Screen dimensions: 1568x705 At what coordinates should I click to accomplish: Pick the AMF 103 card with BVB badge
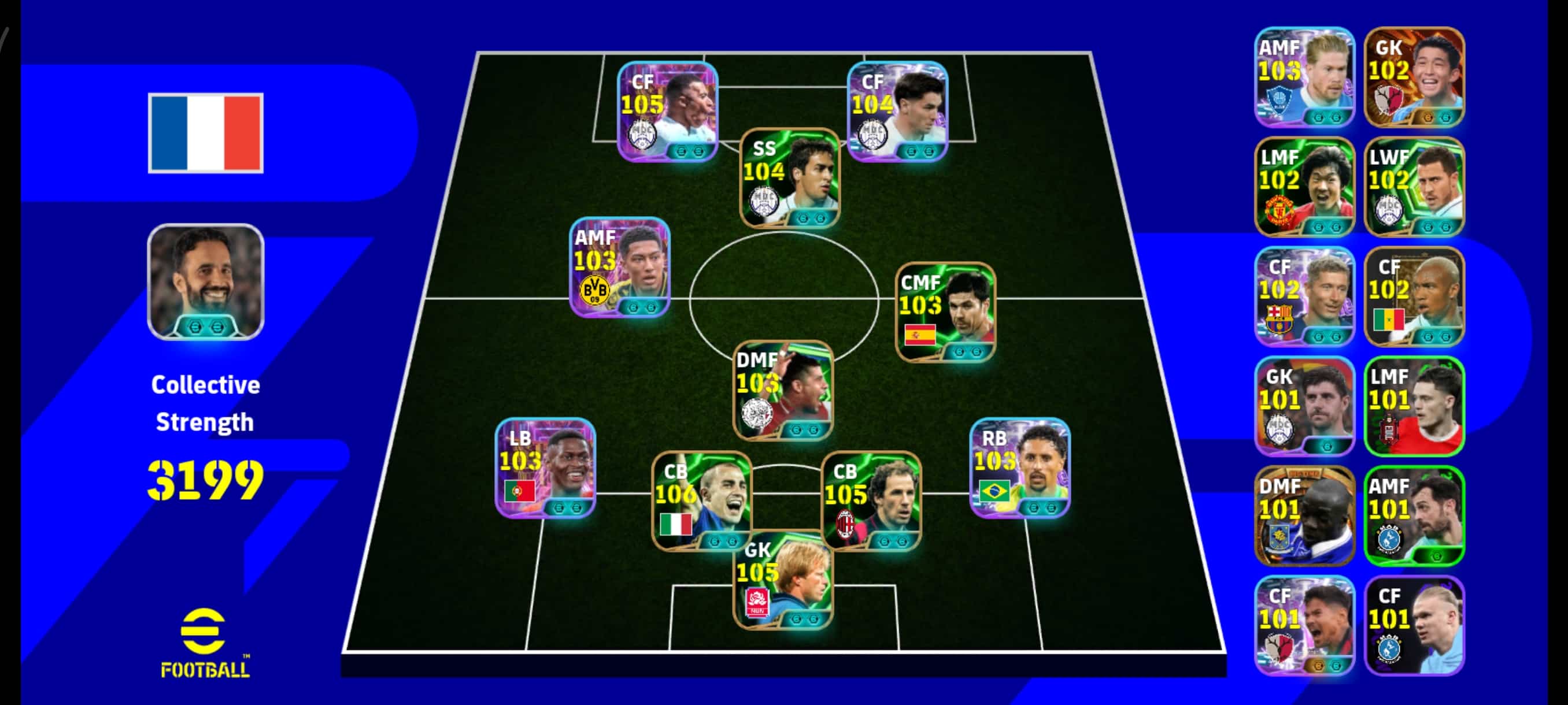click(620, 267)
